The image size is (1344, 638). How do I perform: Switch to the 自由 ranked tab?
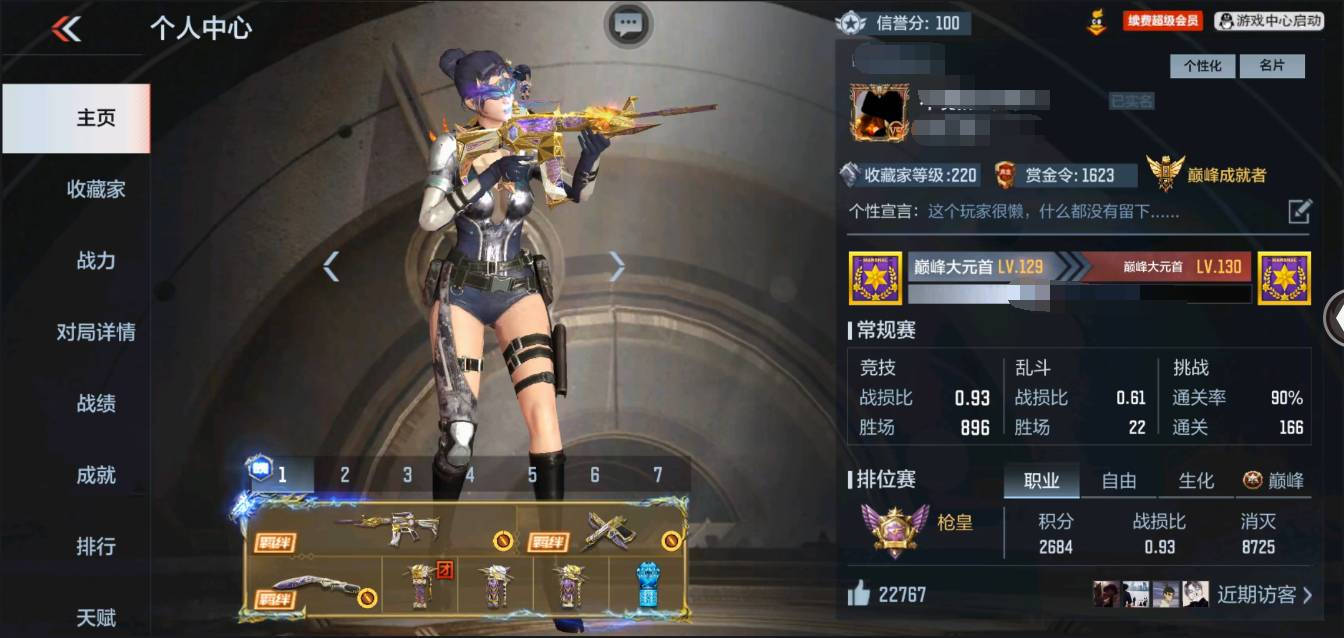click(x=1118, y=481)
